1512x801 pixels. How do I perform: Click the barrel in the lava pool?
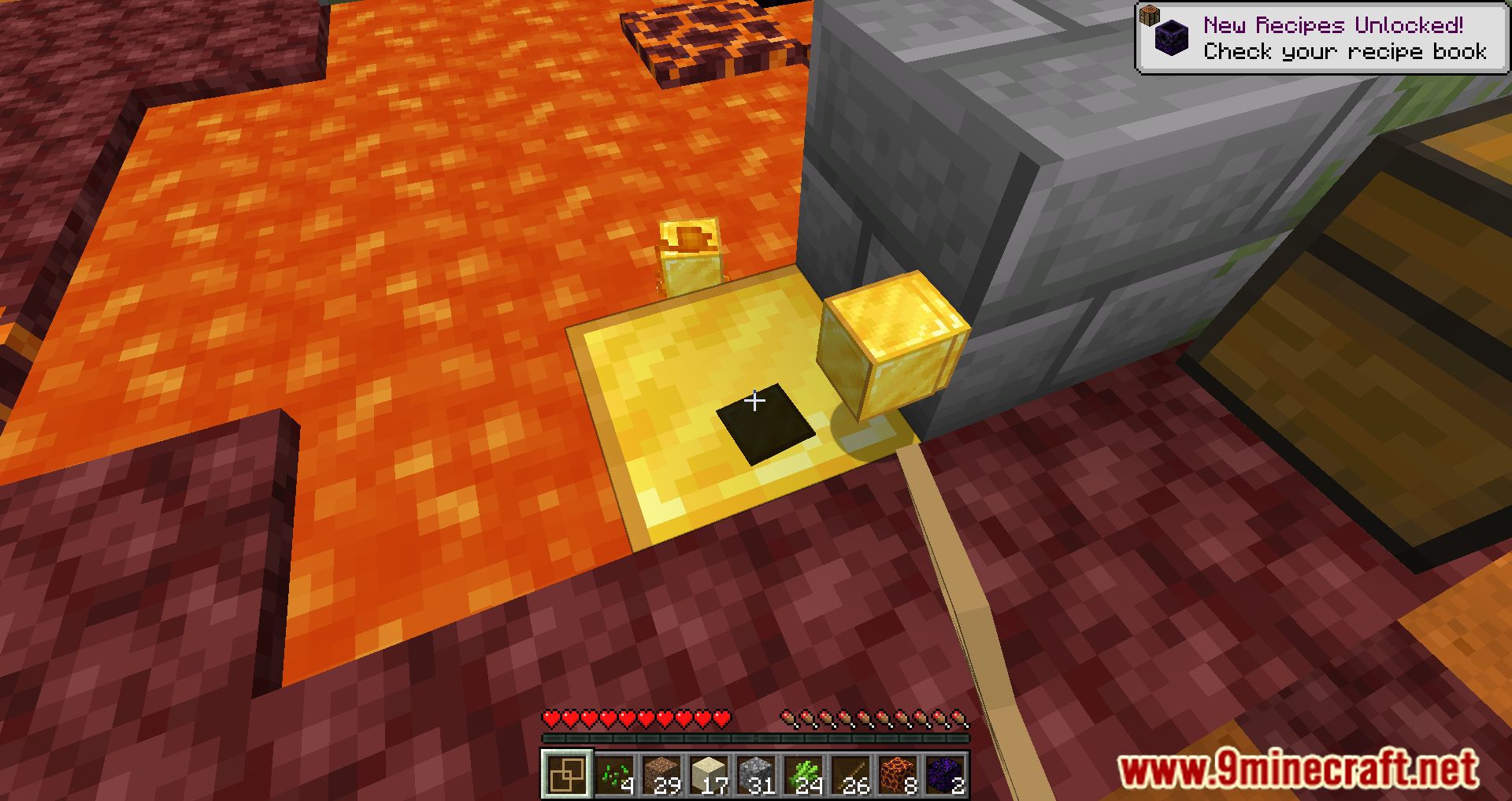[688, 256]
